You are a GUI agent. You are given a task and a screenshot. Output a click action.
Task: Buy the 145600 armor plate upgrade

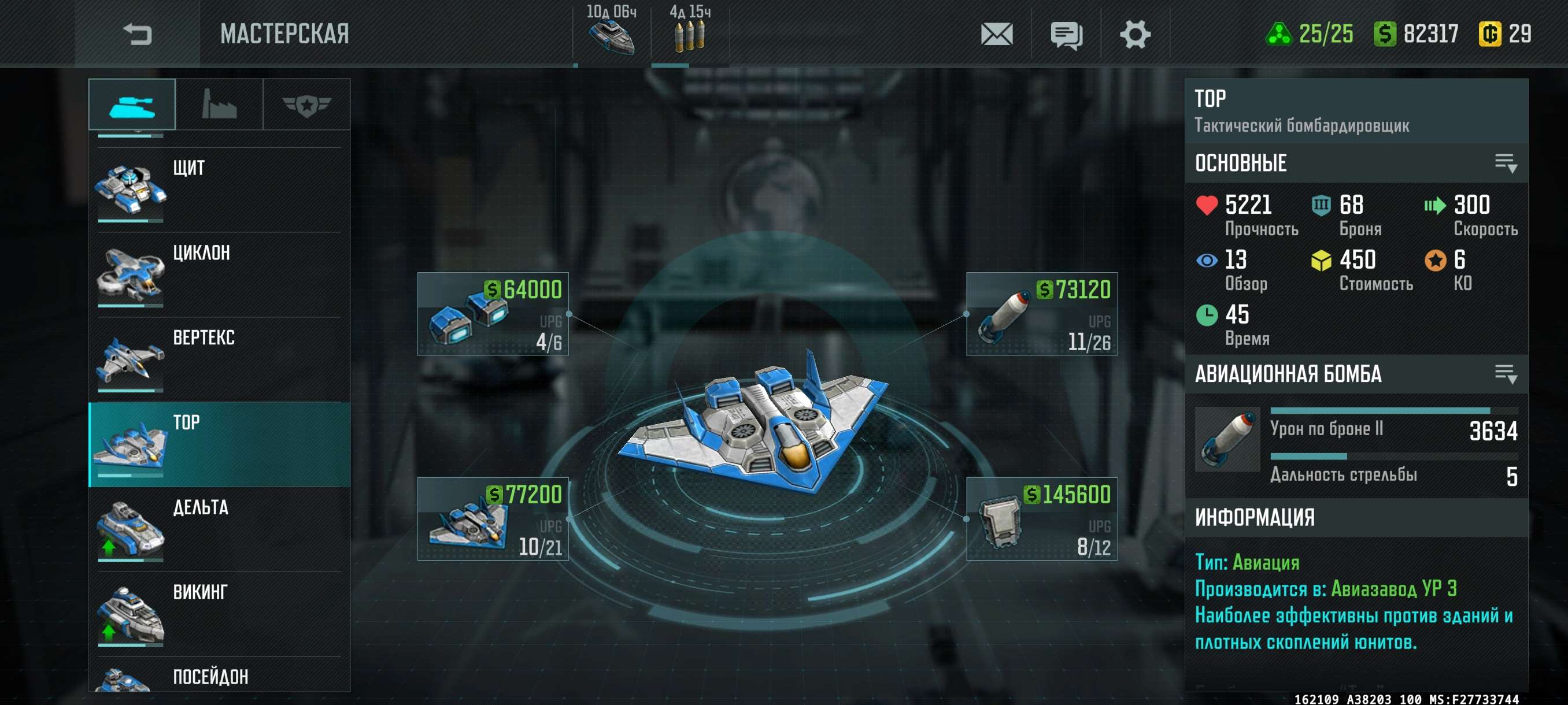(x=1041, y=519)
